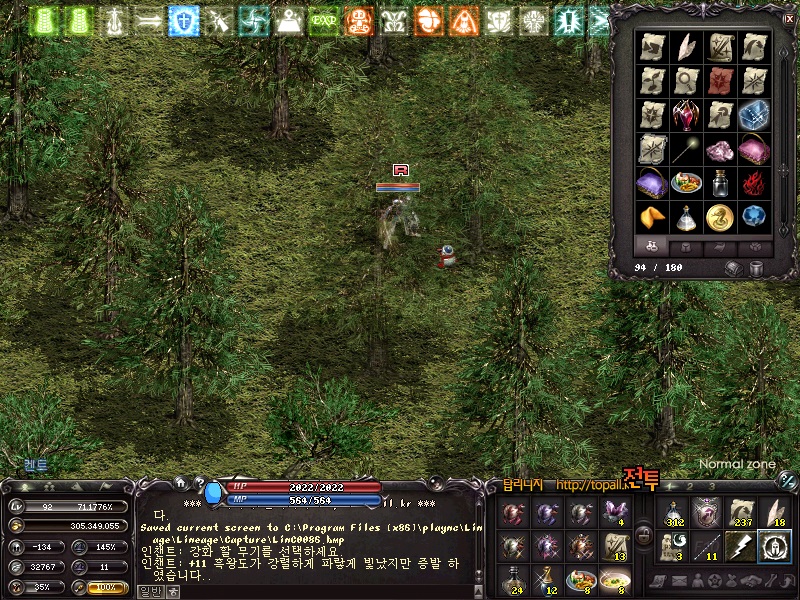Select the fortune cookie item

pos(653,216)
